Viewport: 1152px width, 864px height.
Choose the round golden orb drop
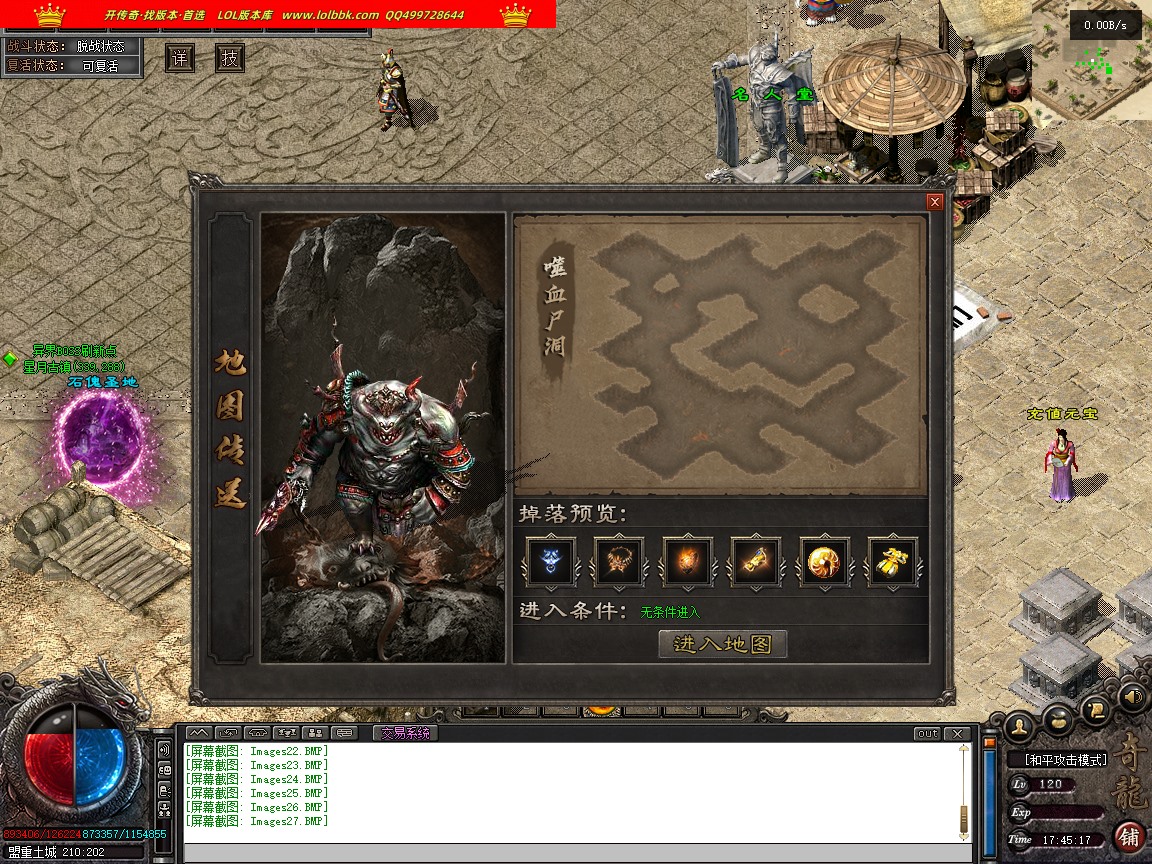point(824,562)
